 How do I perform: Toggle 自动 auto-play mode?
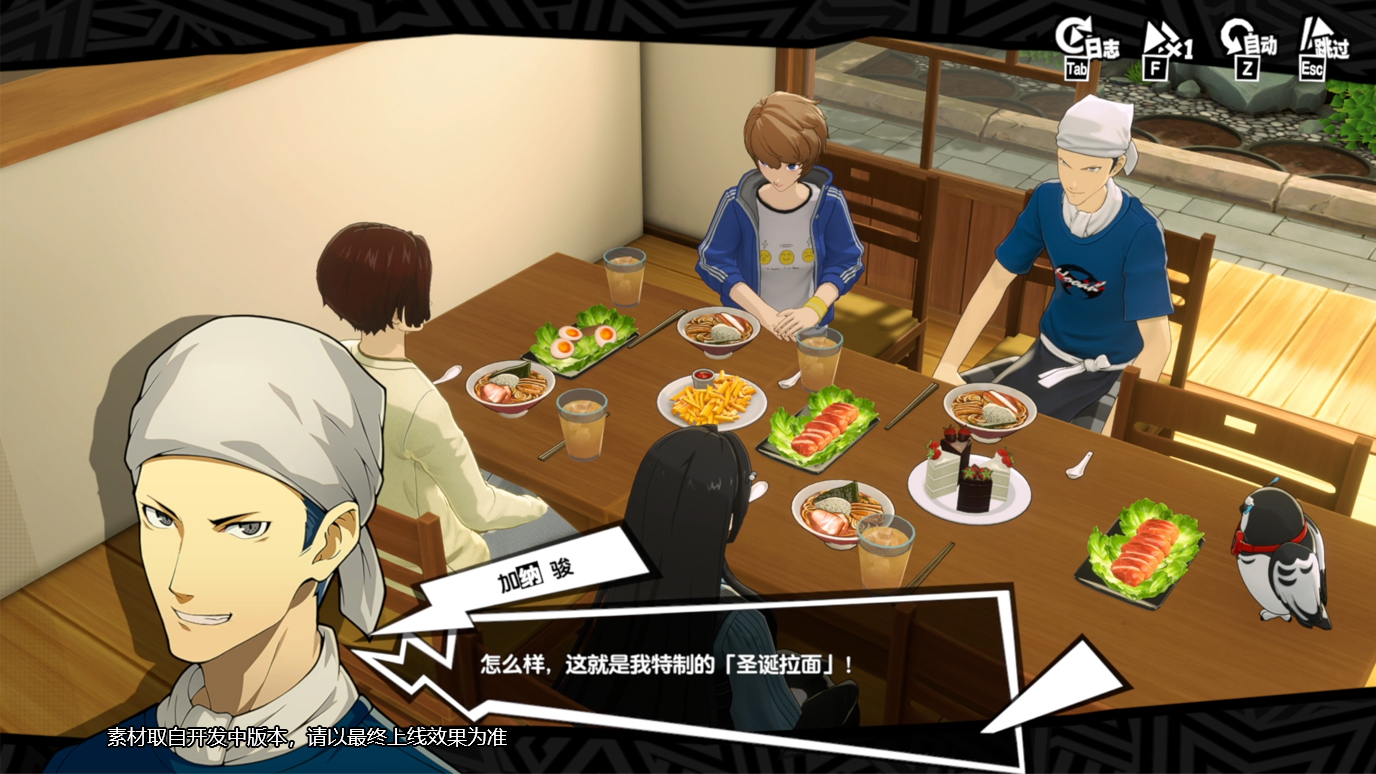click(x=1248, y=46)
